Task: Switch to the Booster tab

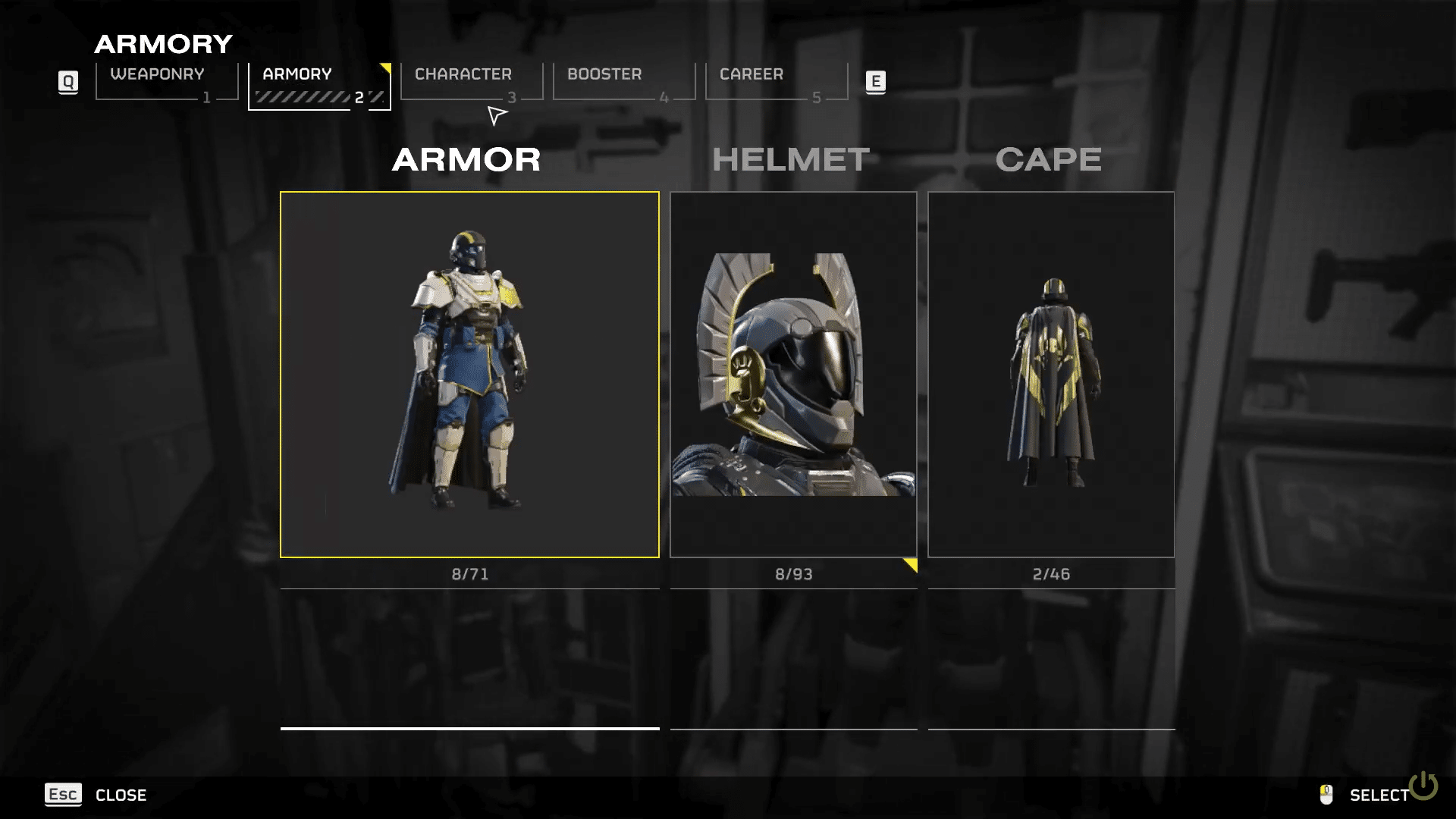Action: coord(604,74)
